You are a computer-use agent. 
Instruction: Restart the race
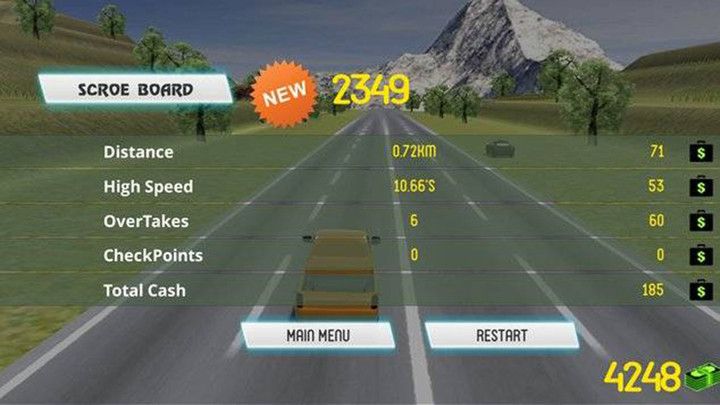point(501,335)
